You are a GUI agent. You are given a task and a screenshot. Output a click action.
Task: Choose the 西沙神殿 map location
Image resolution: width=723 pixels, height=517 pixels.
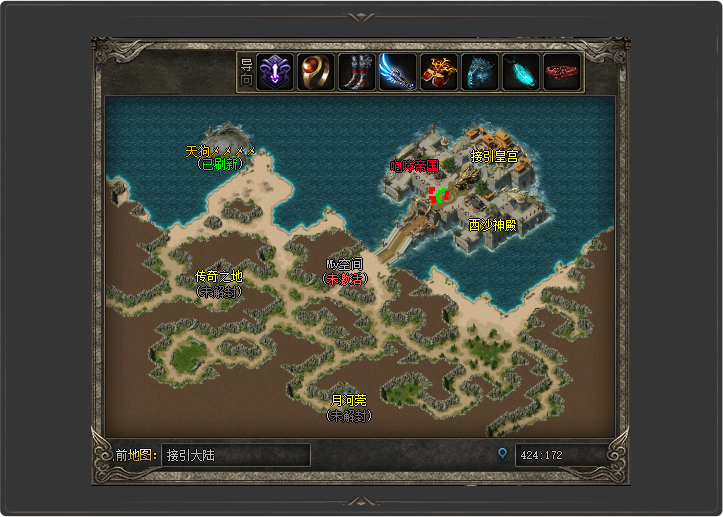(492, 225)
